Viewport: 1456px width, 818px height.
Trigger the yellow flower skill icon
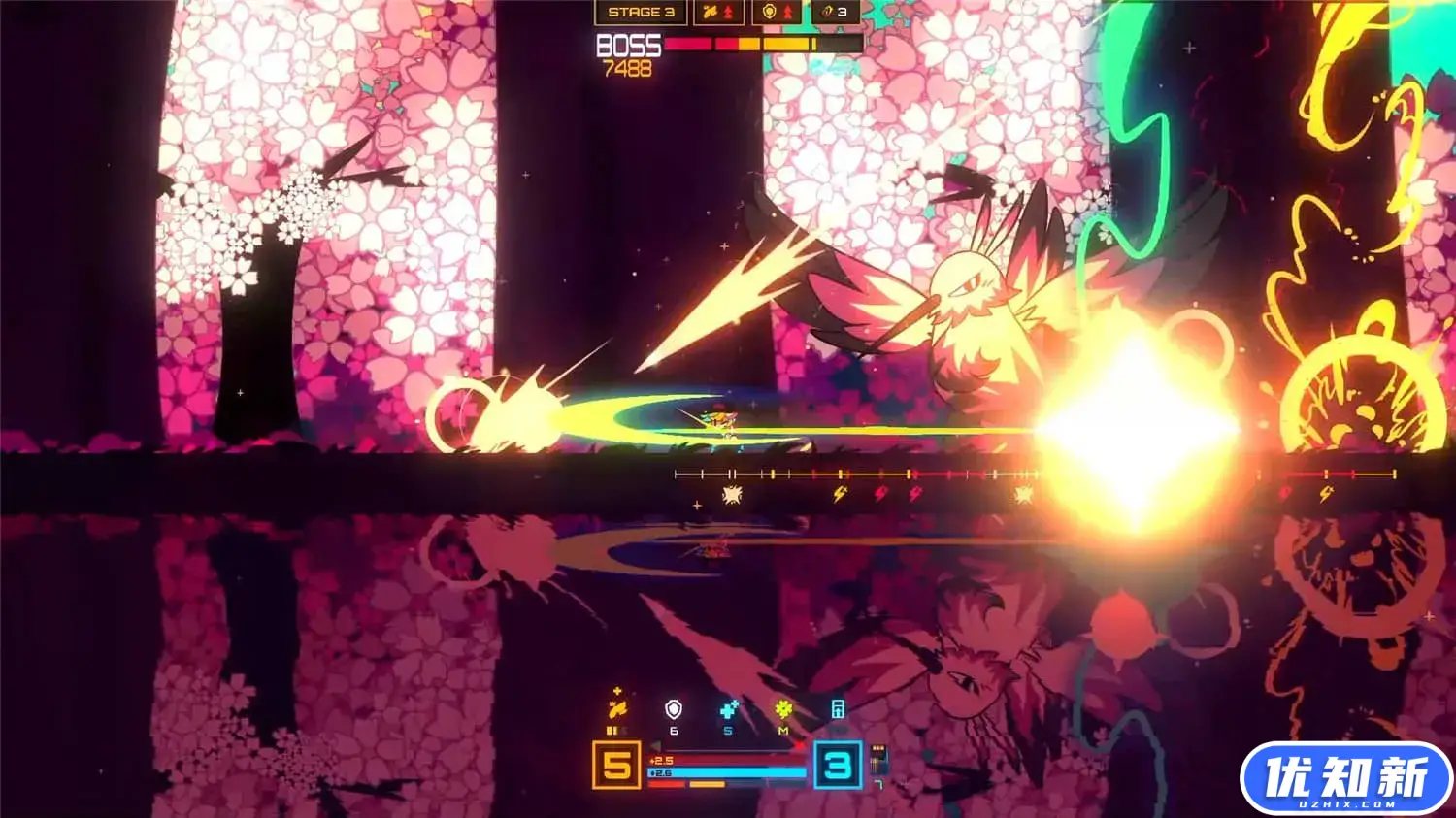pos(783,710)
